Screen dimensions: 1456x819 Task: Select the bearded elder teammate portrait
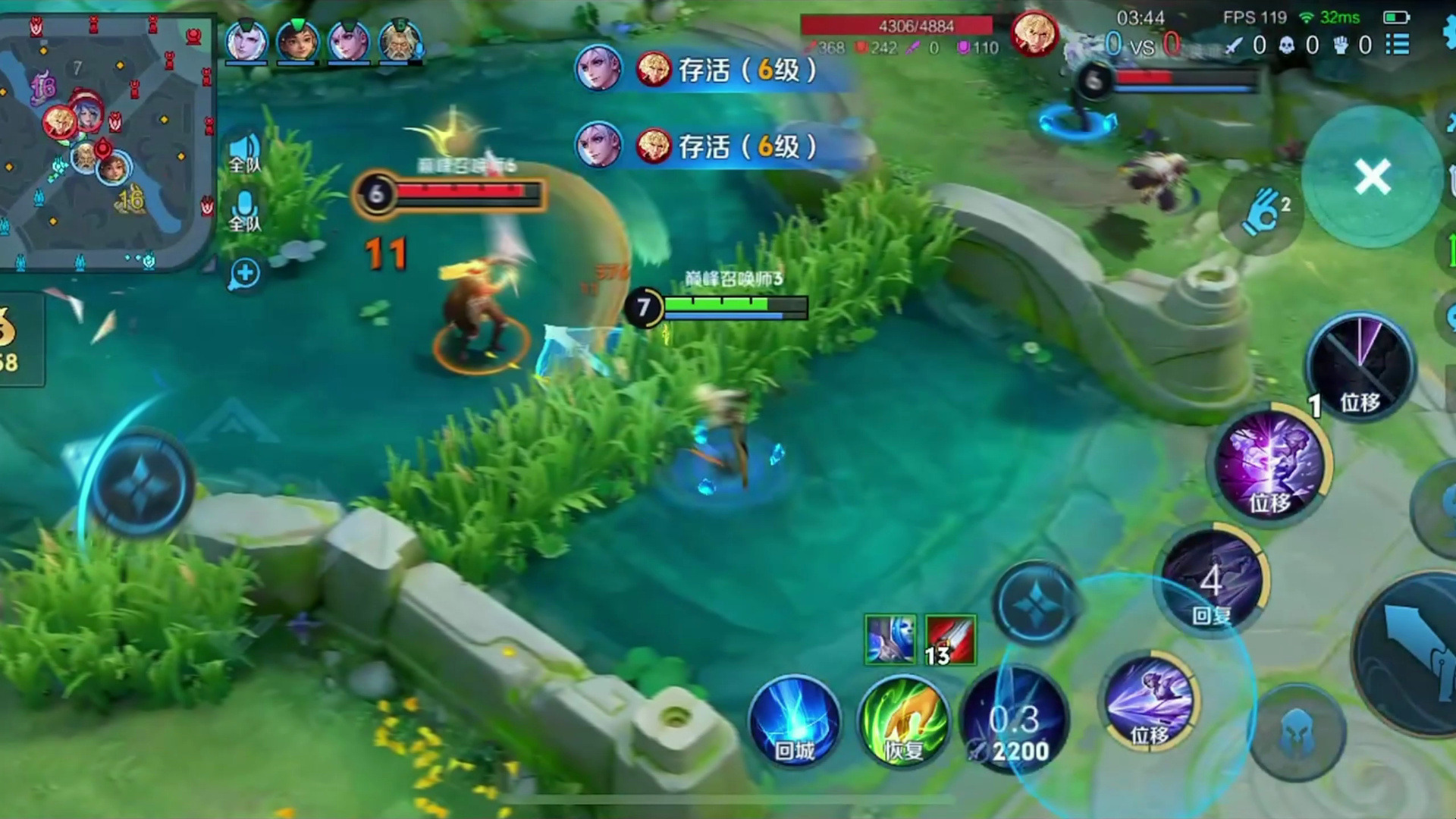click(400, 40)
